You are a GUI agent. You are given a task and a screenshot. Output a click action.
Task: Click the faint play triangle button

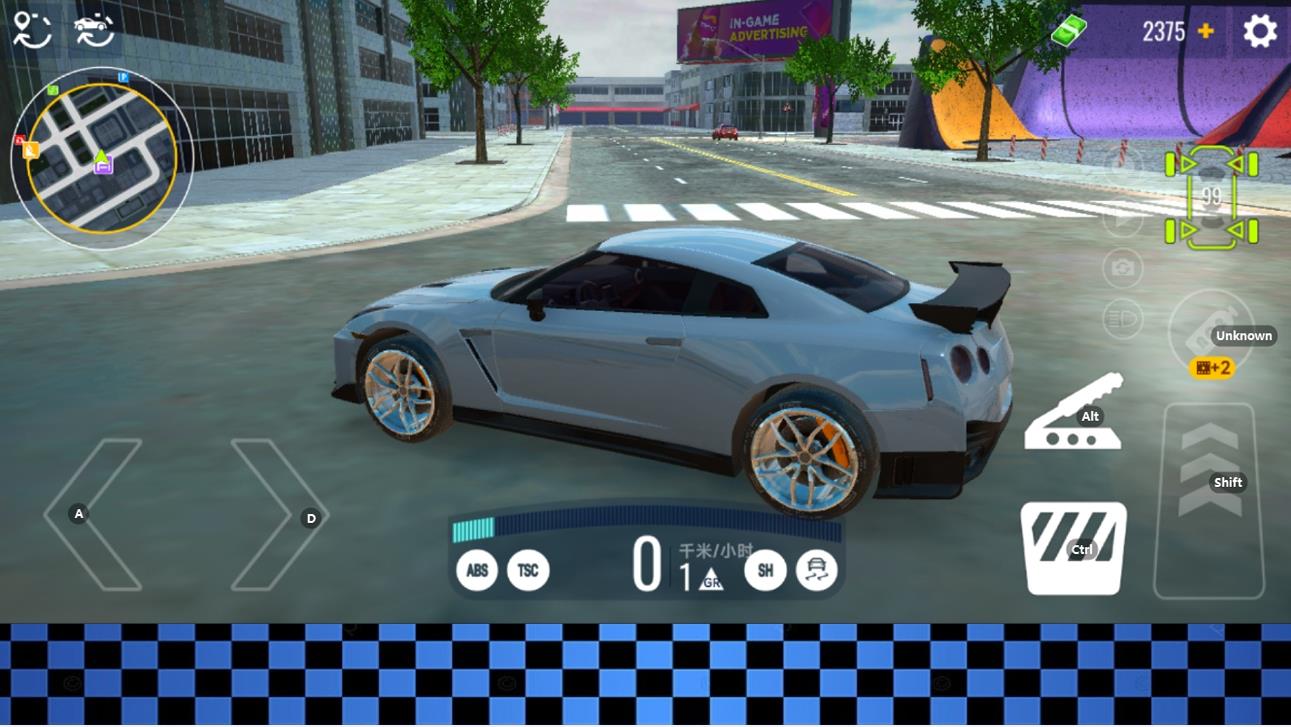pyautogui.click(x=1122, y=218)
